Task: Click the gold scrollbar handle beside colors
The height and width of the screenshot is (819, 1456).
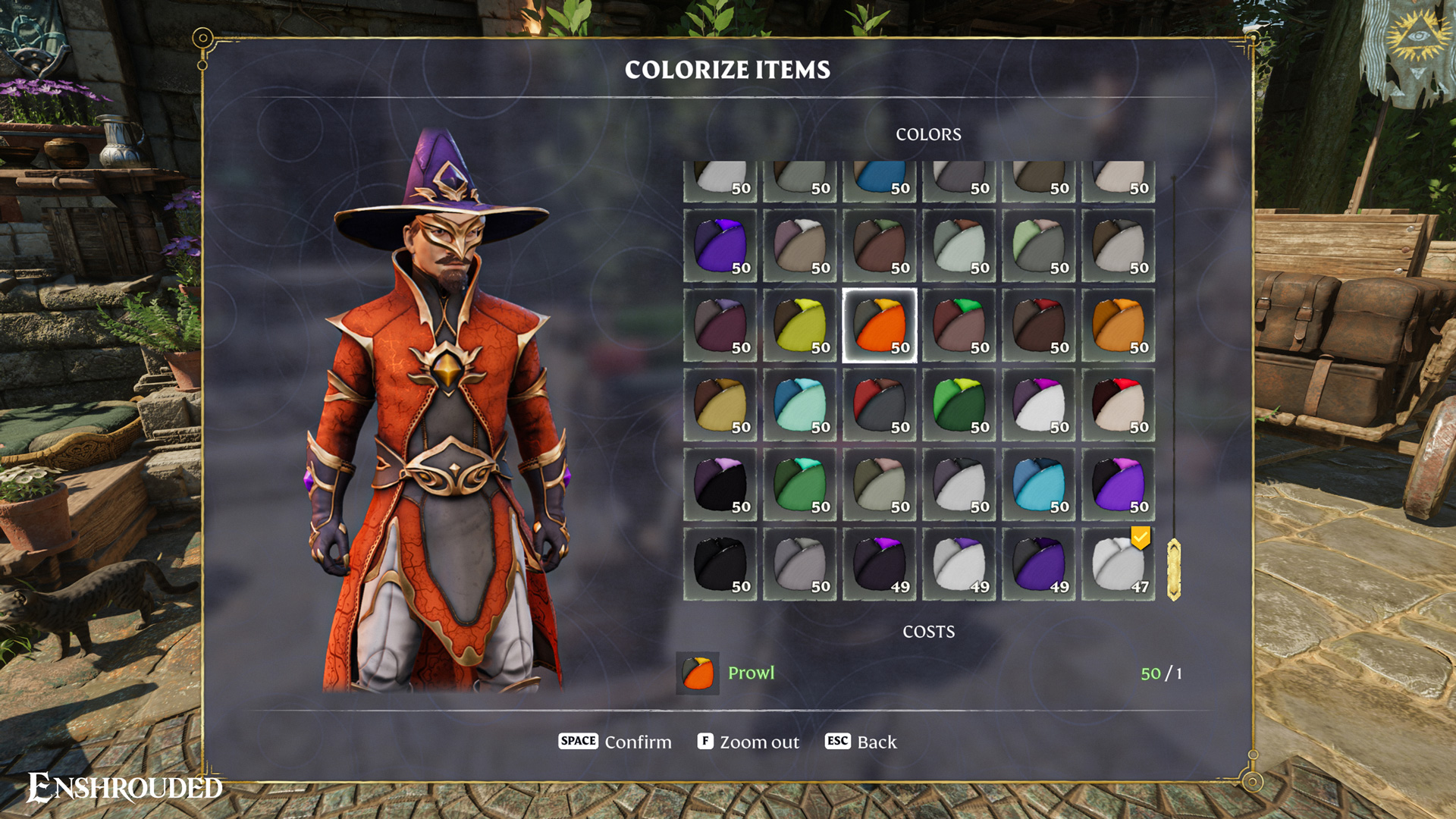Action: [x=1174, y=570]
